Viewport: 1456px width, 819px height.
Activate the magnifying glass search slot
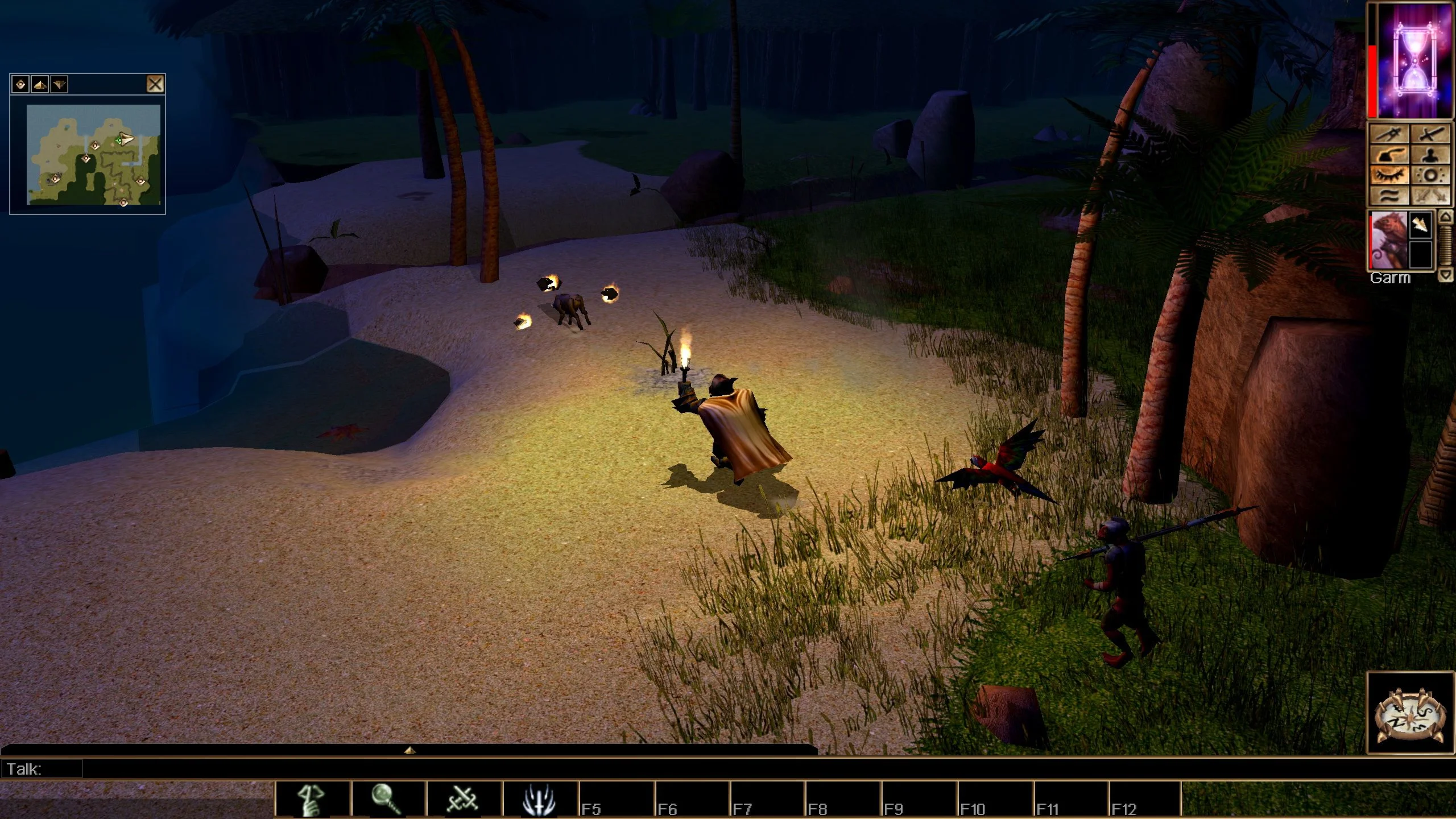coord(388,799)
